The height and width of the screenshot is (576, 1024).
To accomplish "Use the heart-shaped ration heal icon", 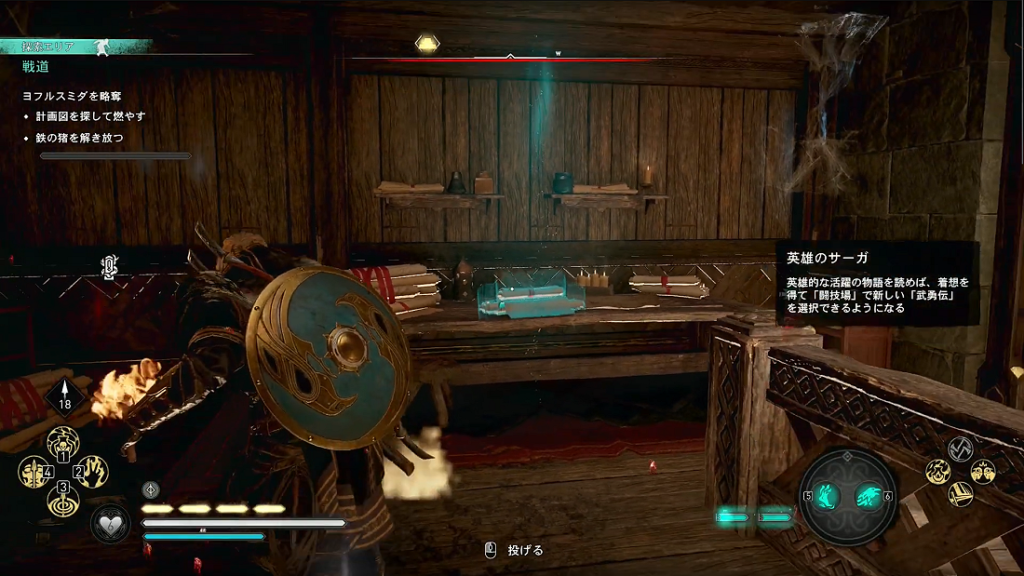I will pos(109,522).
